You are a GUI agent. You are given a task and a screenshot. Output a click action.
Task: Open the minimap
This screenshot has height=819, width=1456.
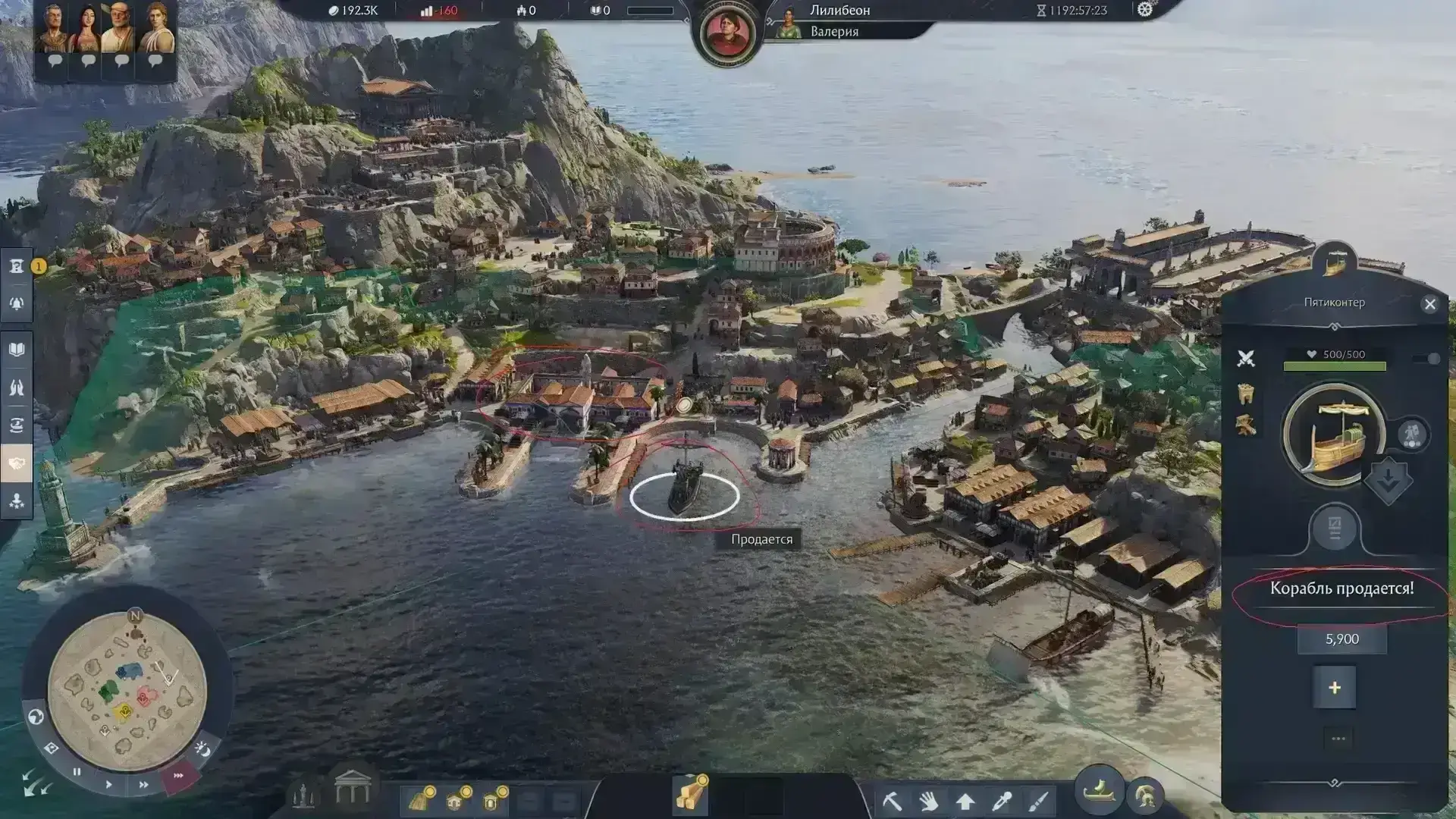[127, 690]
